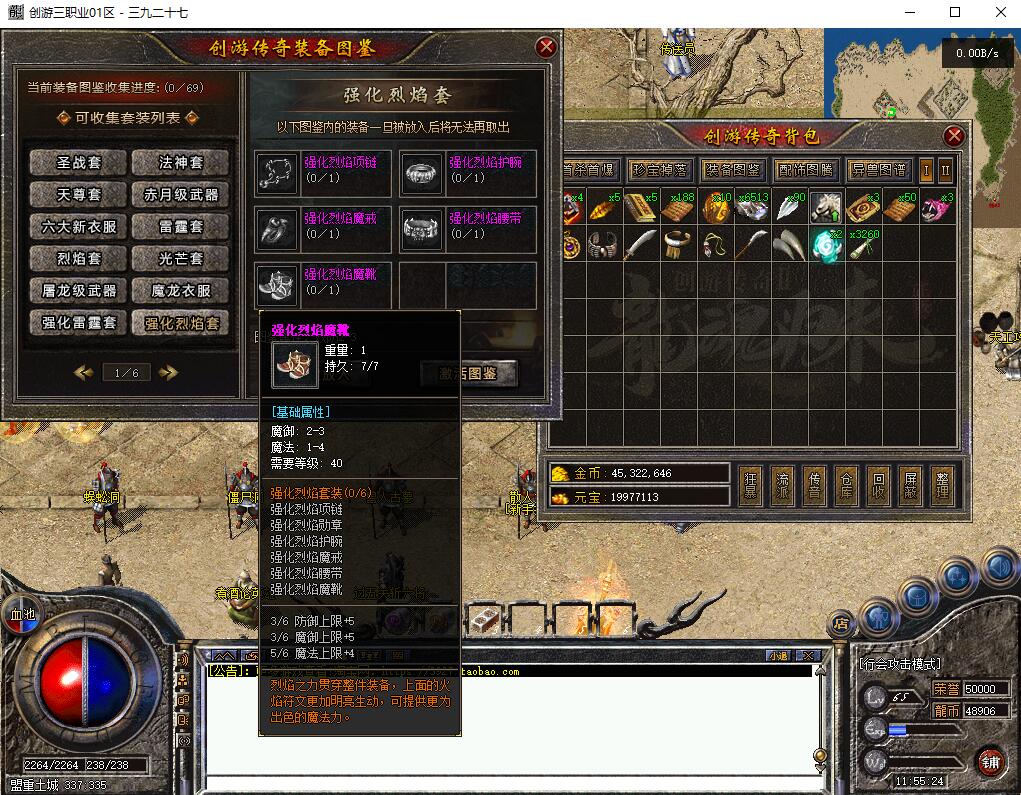Viewport: 1021px width, 795px height.
Task: Close the equipment codex window
Action: pos(546,47)
